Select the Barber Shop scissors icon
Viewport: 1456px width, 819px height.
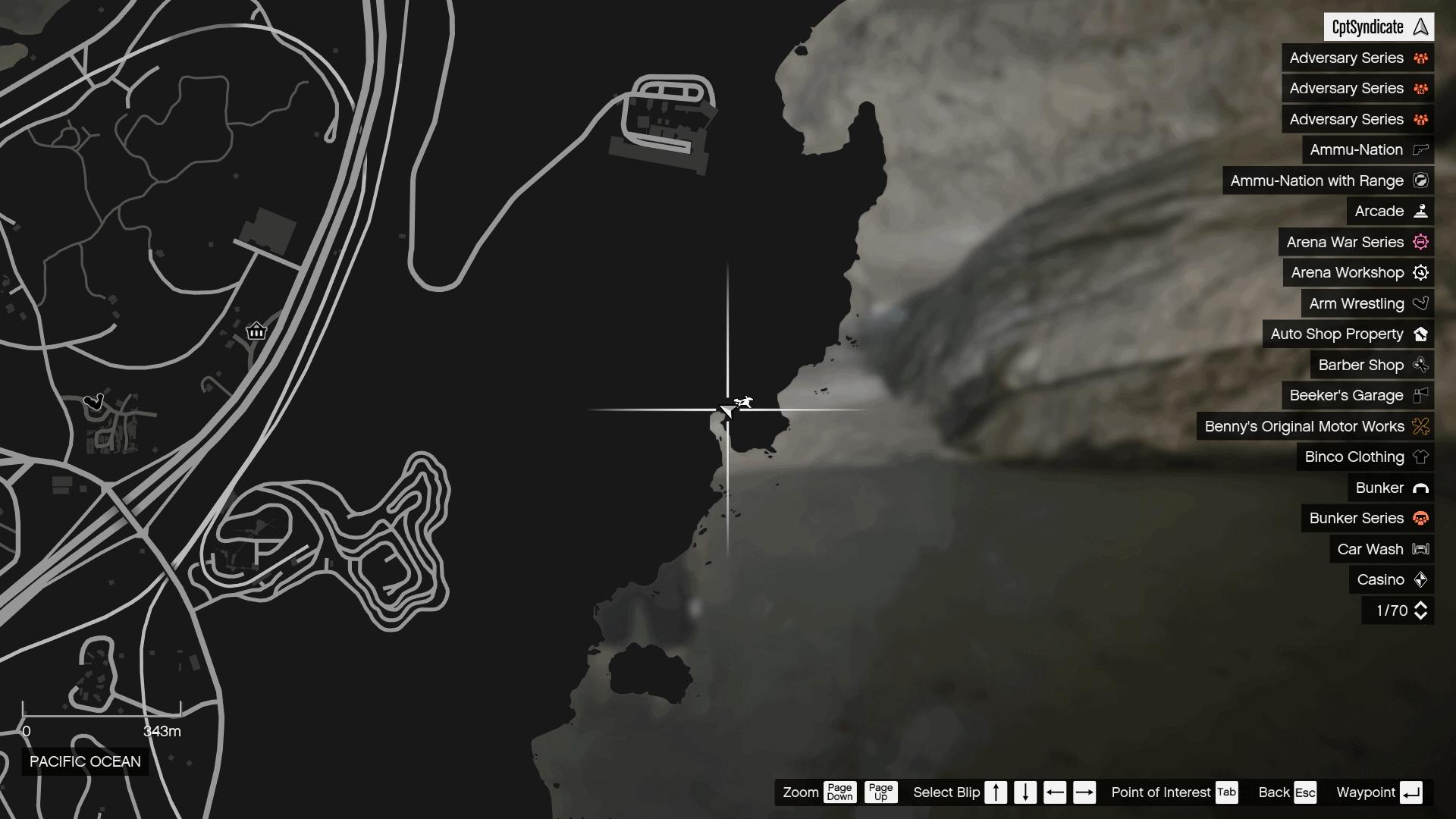click(1419, 365)
